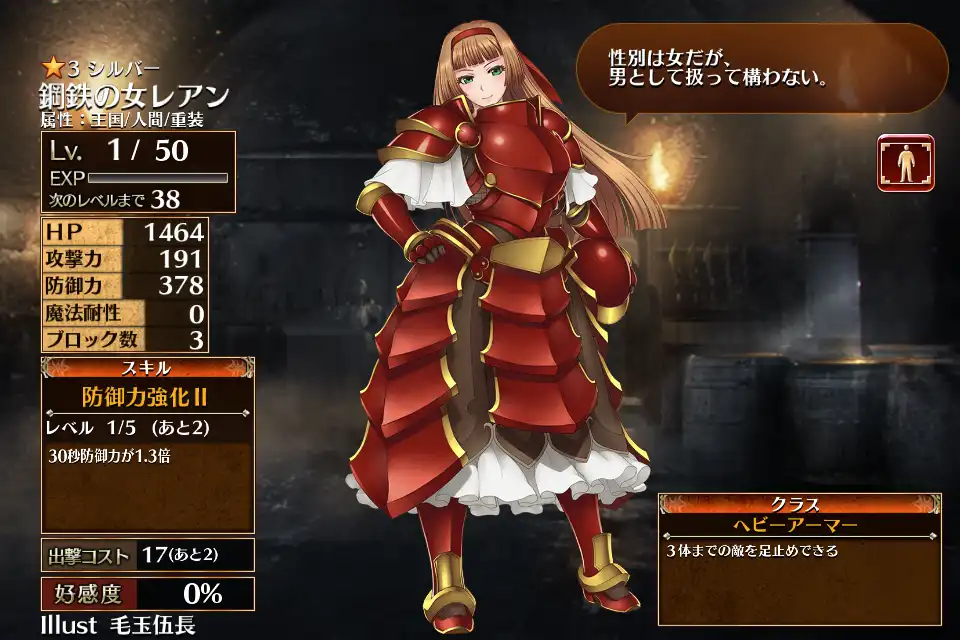Open the ヘビーアーマー class panel
The height and width of the screenshot is (640, 960).
click(799, 524)
